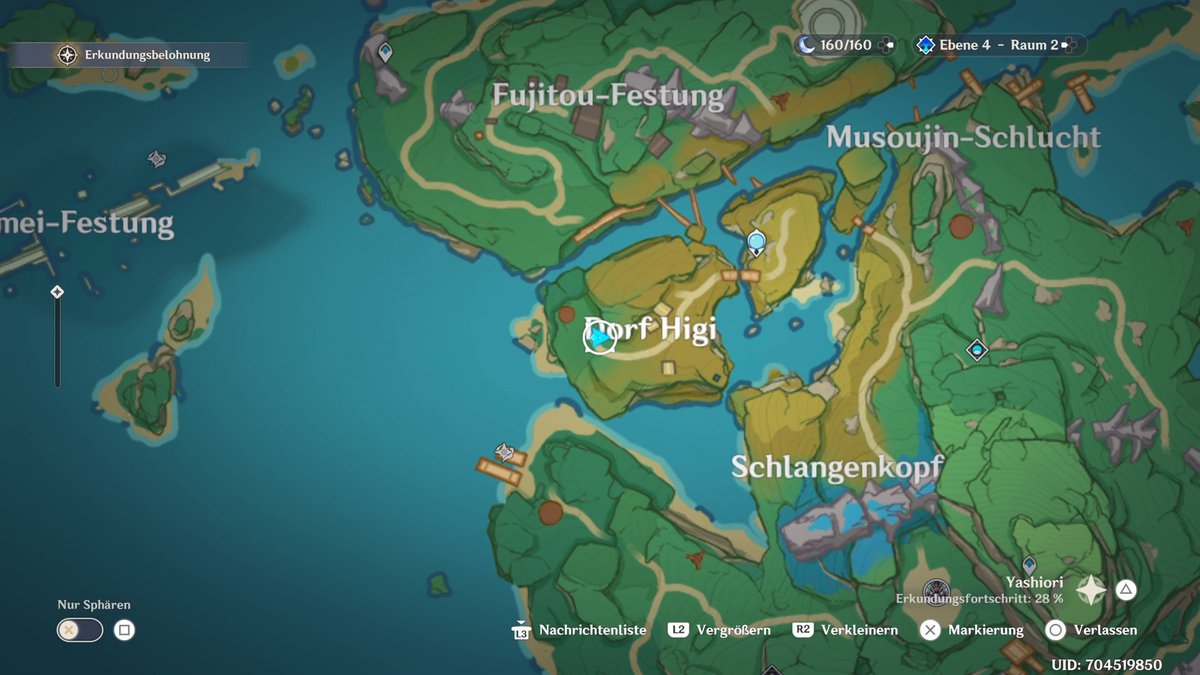This screenshot has height=675, width=1200.
Task: Open the Yashiori region selector star icon
Action: click(1090, 590)
